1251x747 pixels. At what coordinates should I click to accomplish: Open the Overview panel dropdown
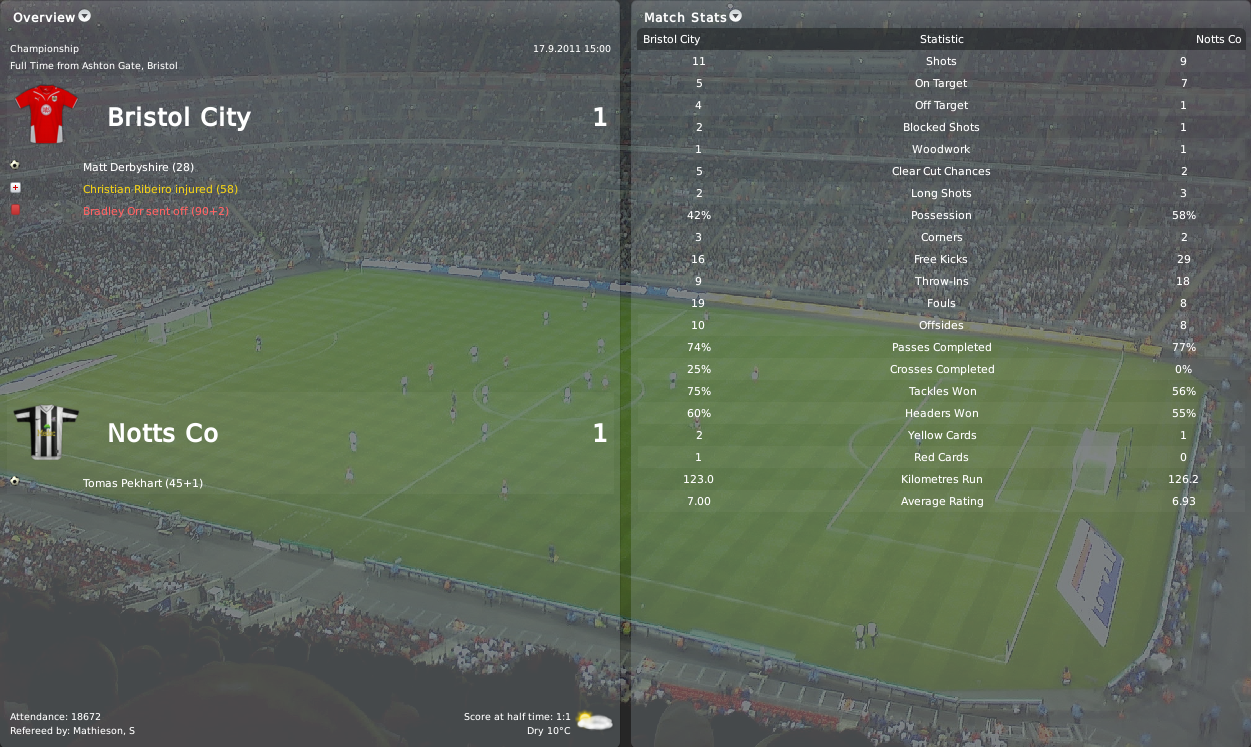point(84,16)
